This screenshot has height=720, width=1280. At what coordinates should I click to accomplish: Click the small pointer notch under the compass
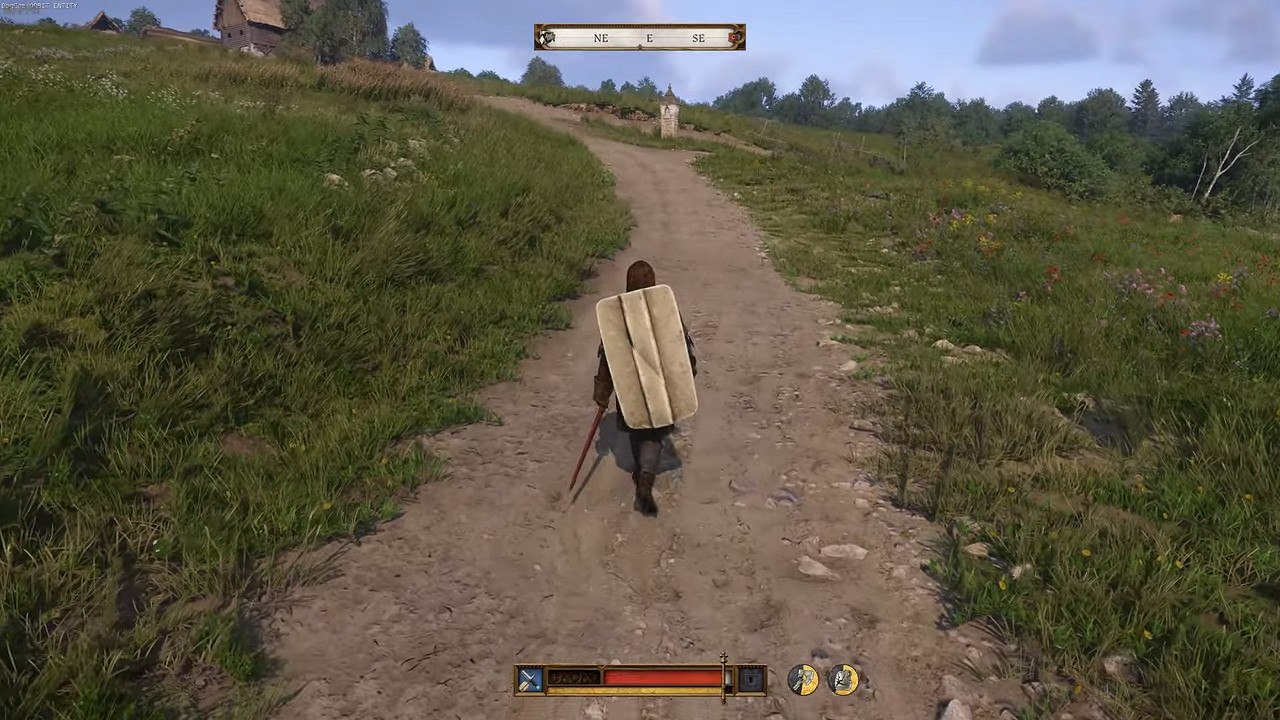pyautogui.click(x=640, y=46)
